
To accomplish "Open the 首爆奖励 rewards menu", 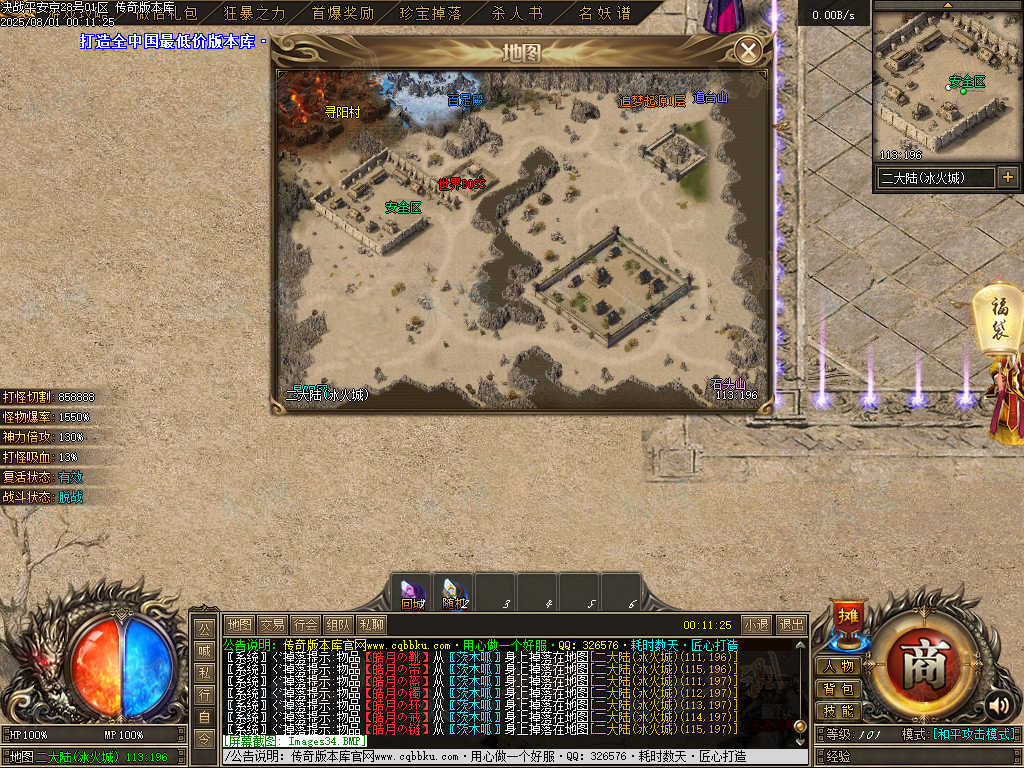I will 342,13.
